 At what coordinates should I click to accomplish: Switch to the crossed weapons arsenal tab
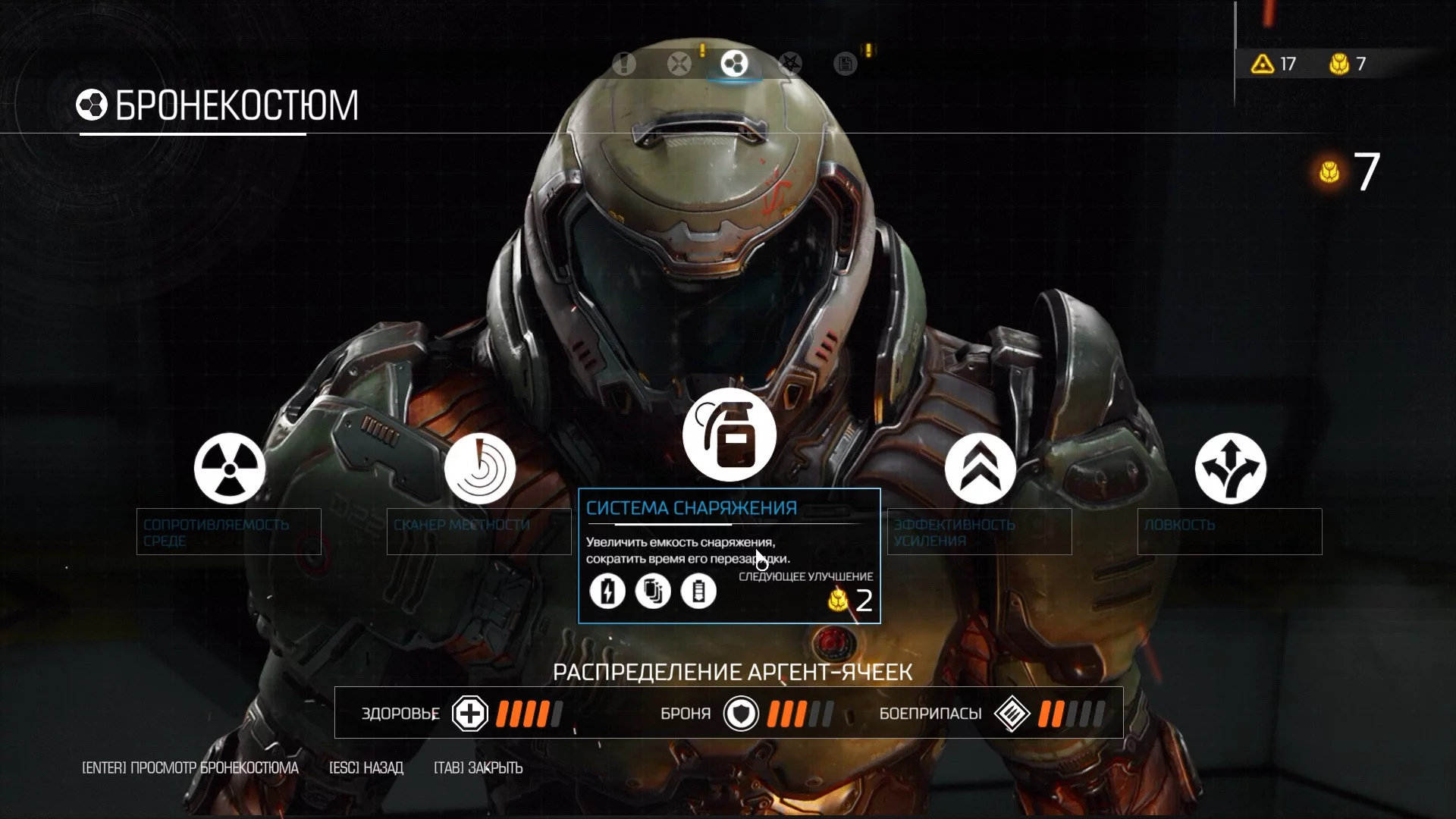pos(679,64)
